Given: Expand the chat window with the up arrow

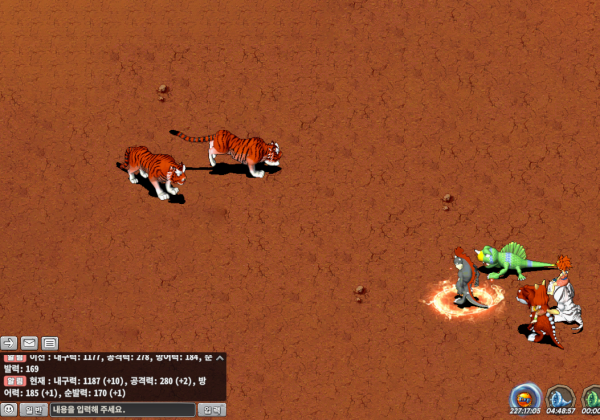Looking at the screenshot, I should pyautogui.click(x=219, y=357).
